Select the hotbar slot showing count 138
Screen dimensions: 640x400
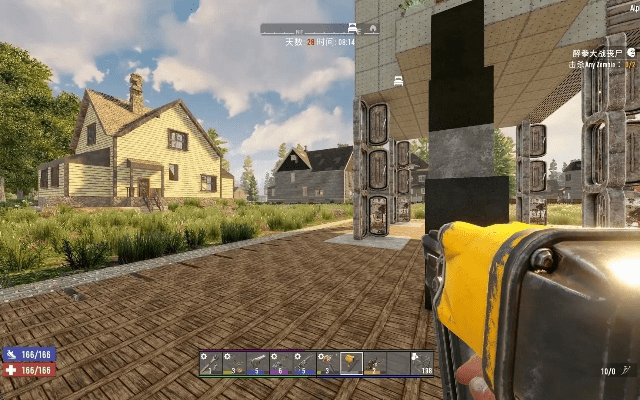pyautogui.click(x=422, y=363)
